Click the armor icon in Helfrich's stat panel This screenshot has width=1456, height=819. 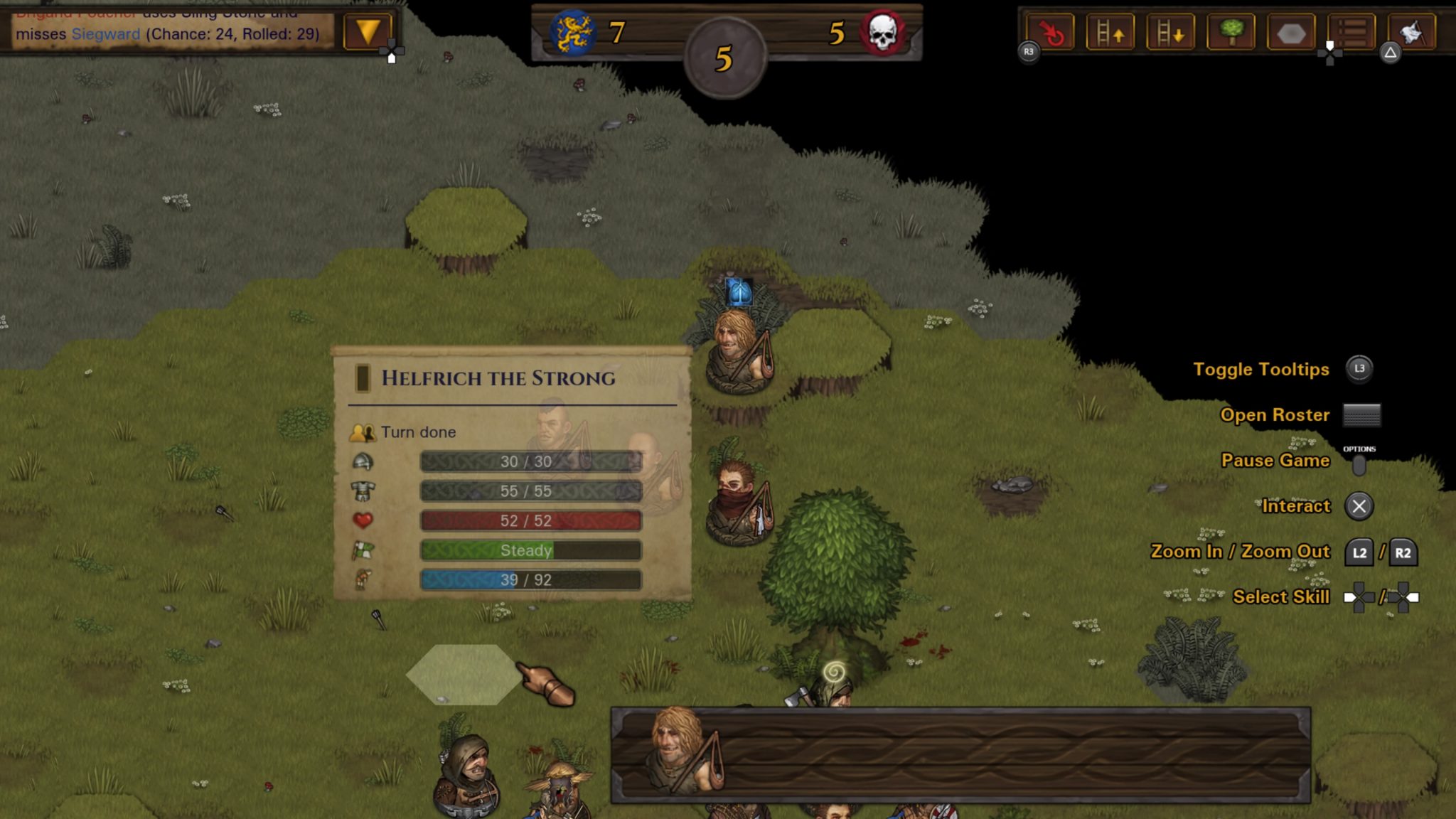click(x=364, y=491)
